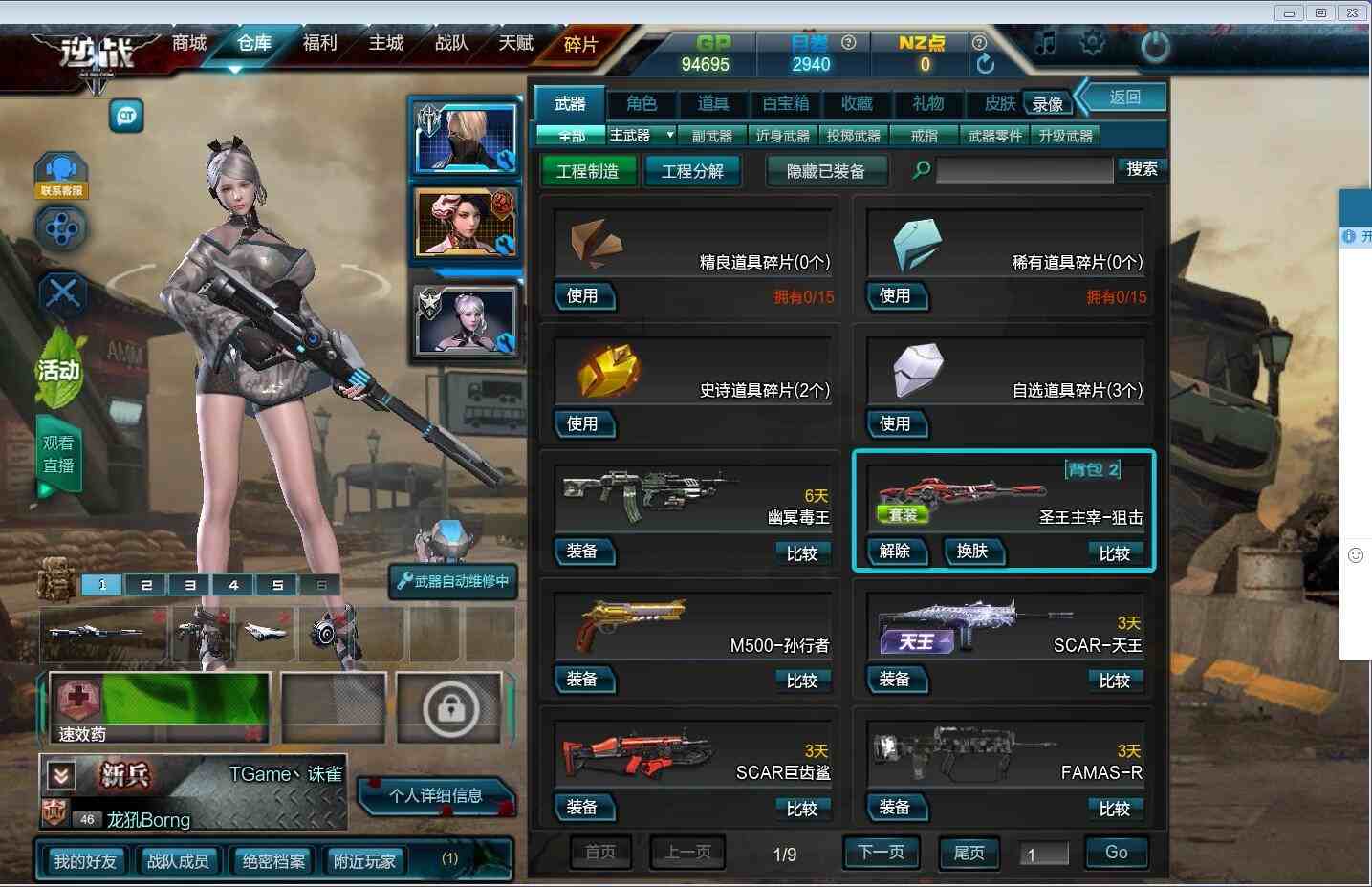1372x887 pixels.
Task: Click the gear settings icon at top right
Action: point(1093,43)
